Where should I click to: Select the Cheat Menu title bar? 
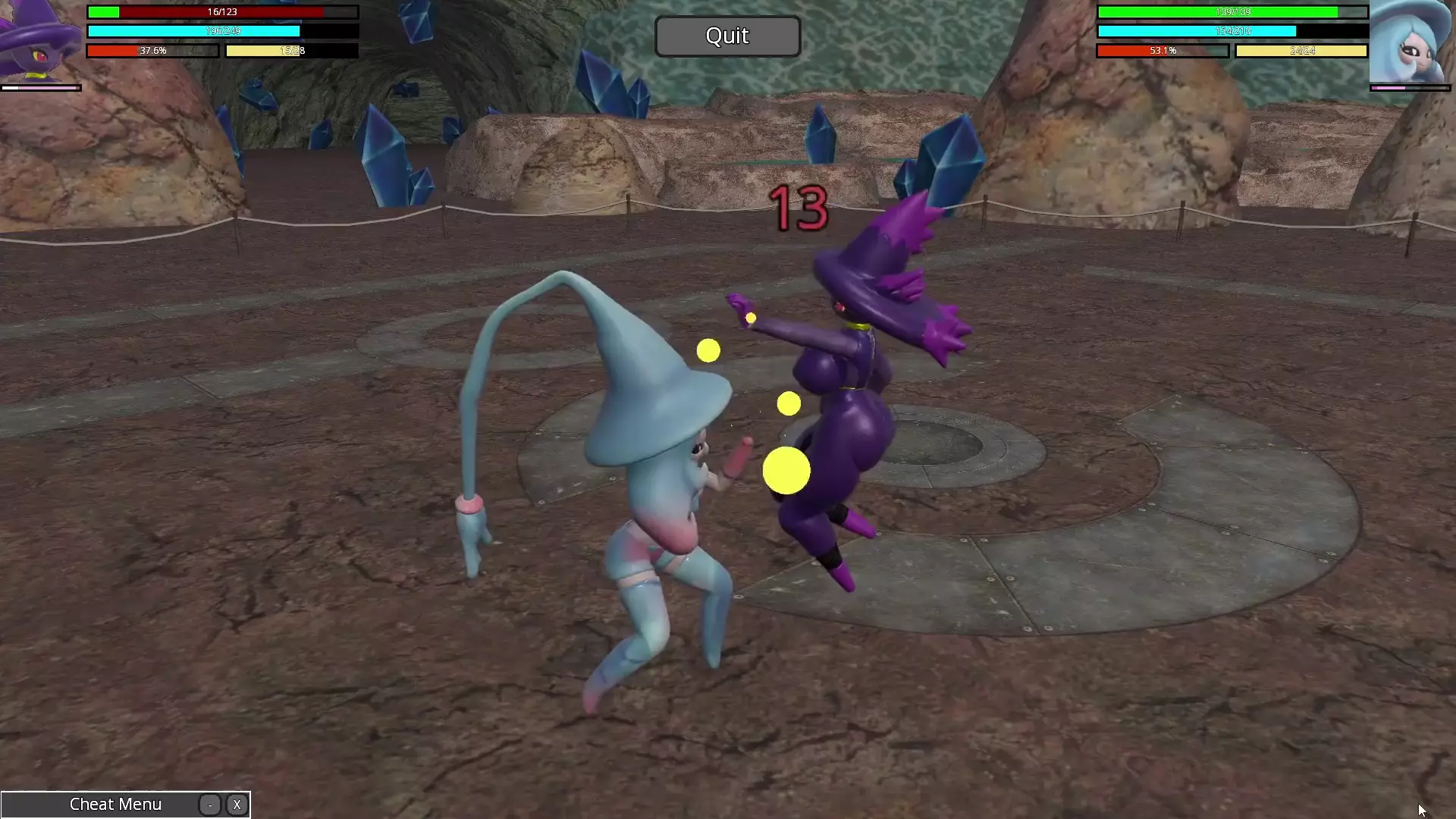(x=115, y=805)
